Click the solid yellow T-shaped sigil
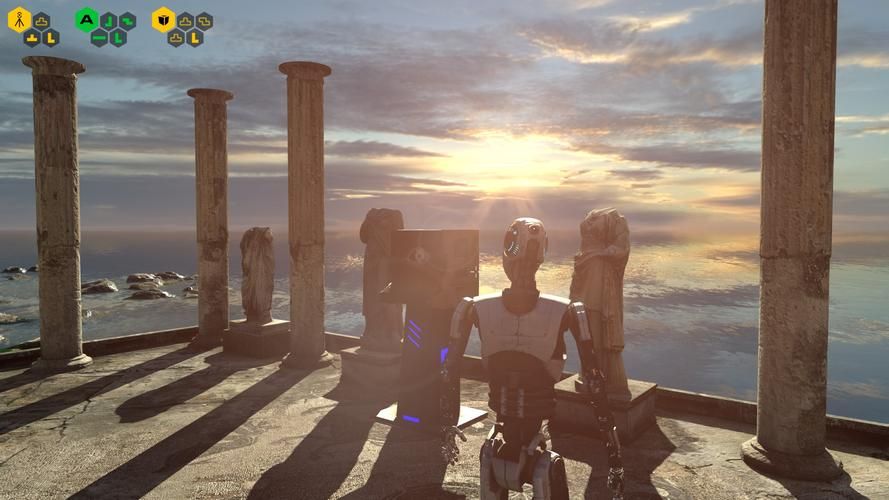 click(32, 38)
